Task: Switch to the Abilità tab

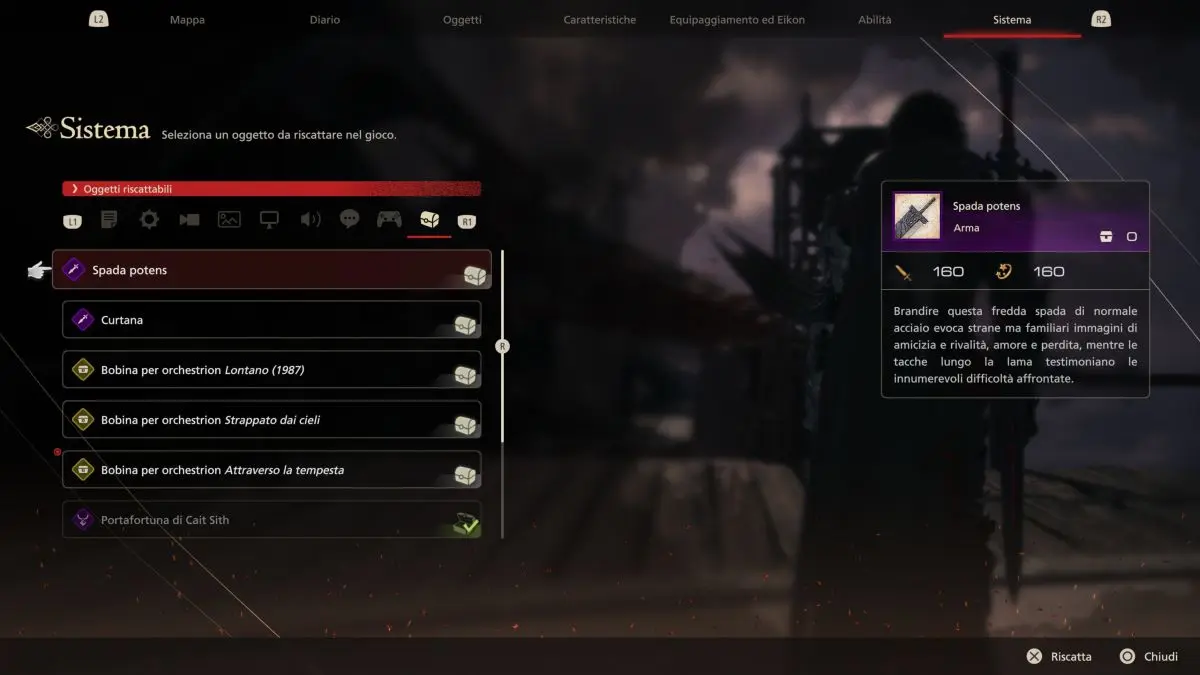Action: (x=874, y=20)
